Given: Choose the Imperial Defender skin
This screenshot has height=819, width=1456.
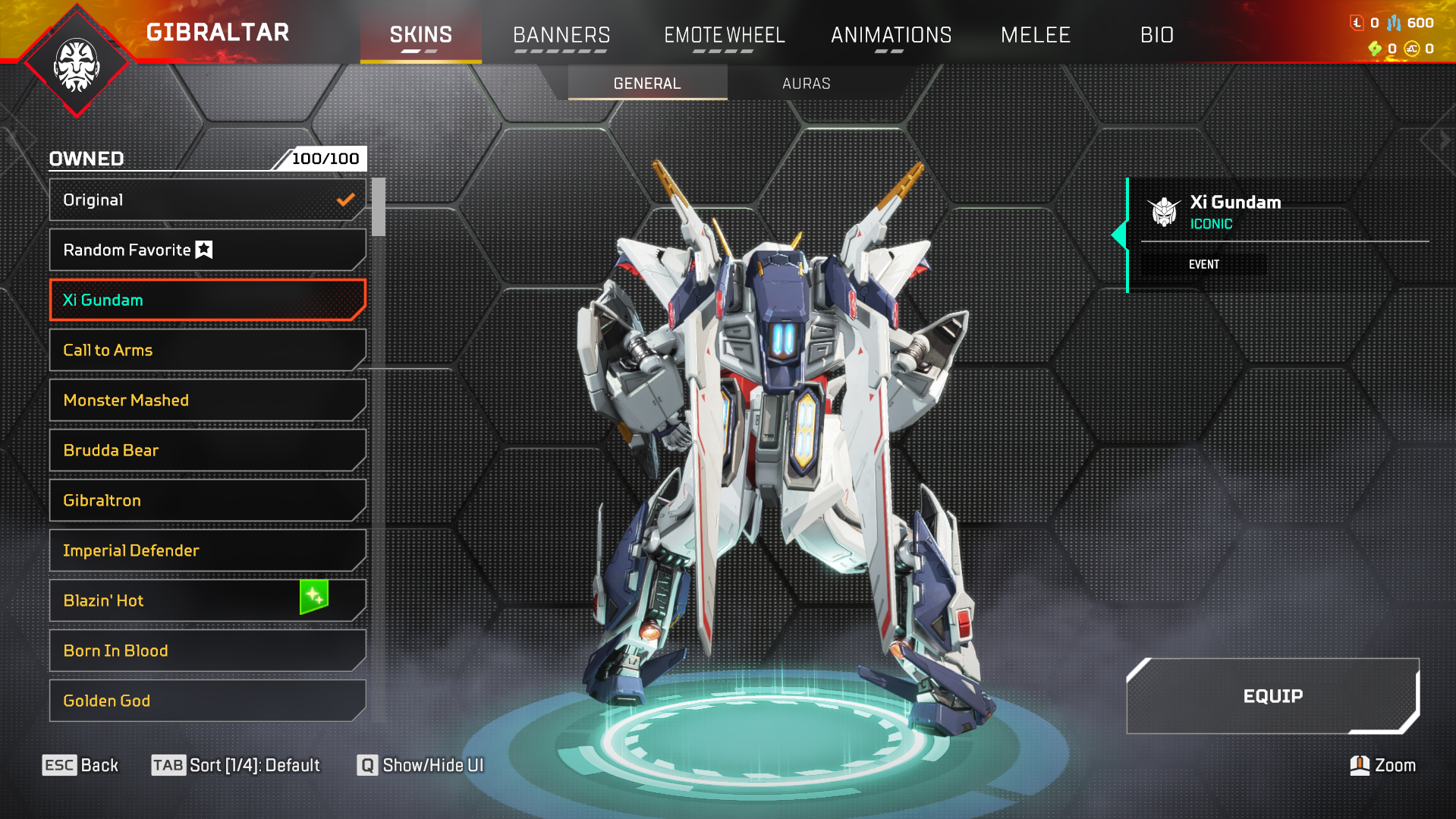Looking at the screenshot, I should tap(206, 550).
